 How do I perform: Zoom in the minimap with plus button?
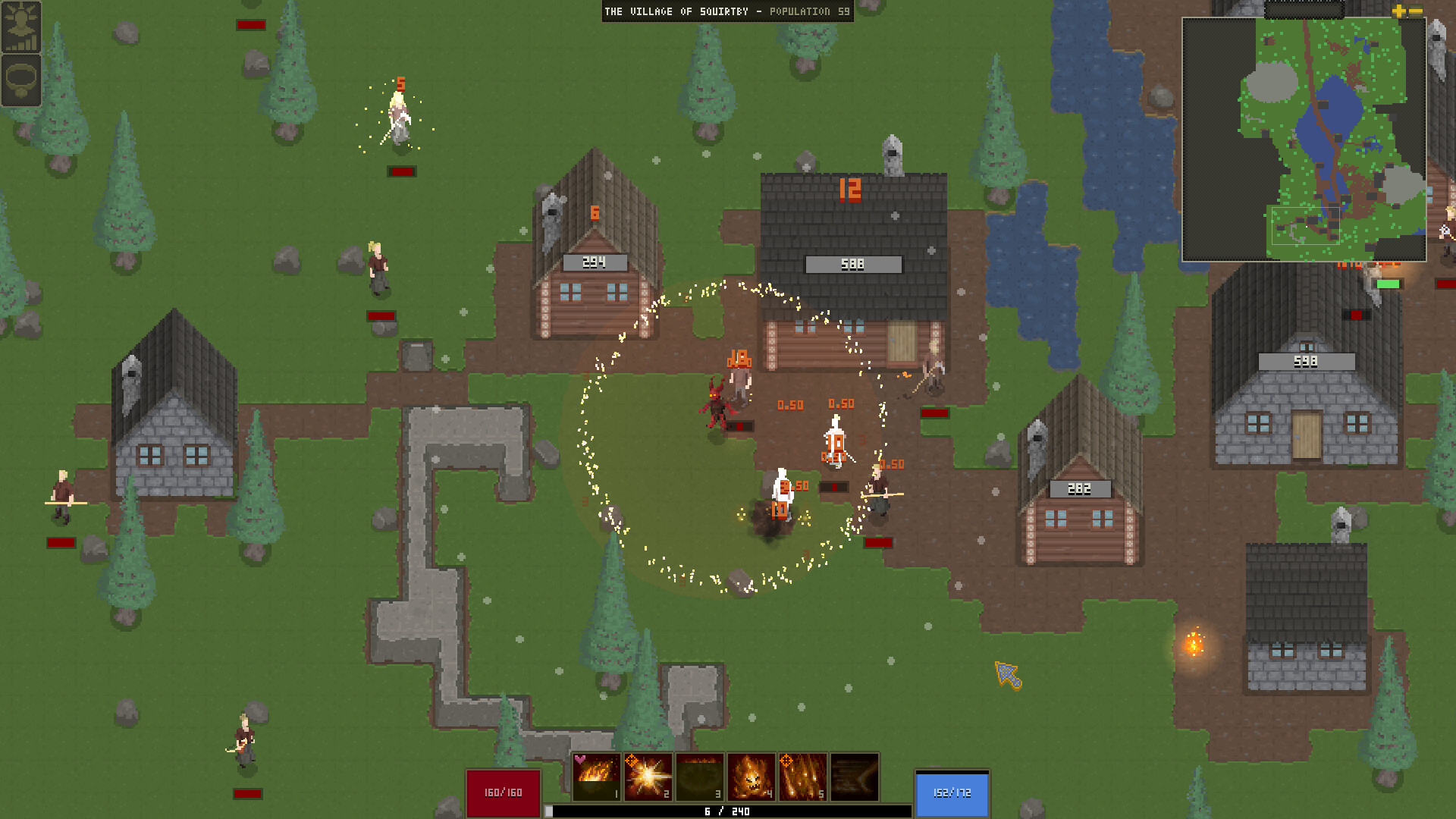[1399, 11]
